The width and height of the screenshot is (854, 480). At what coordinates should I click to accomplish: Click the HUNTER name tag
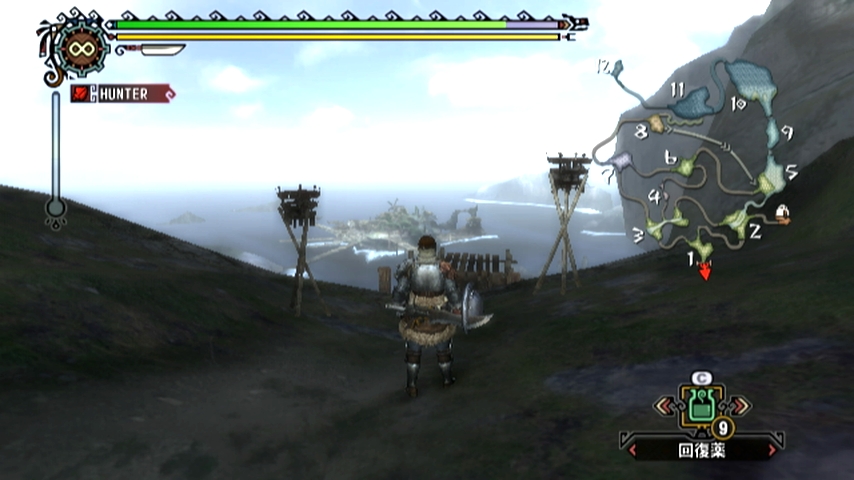(x=122, y=93)
